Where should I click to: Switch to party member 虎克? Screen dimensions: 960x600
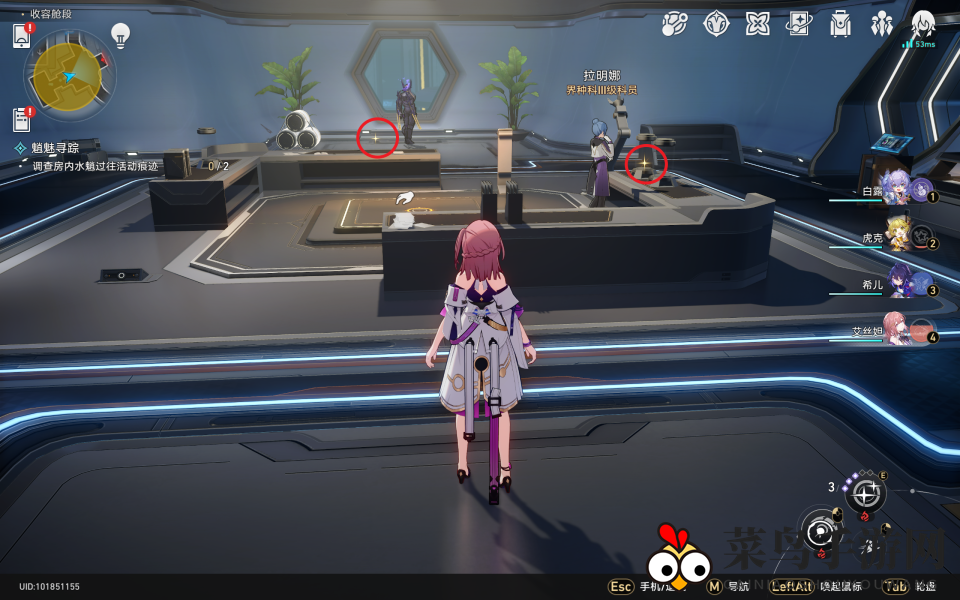click(907, 236)
